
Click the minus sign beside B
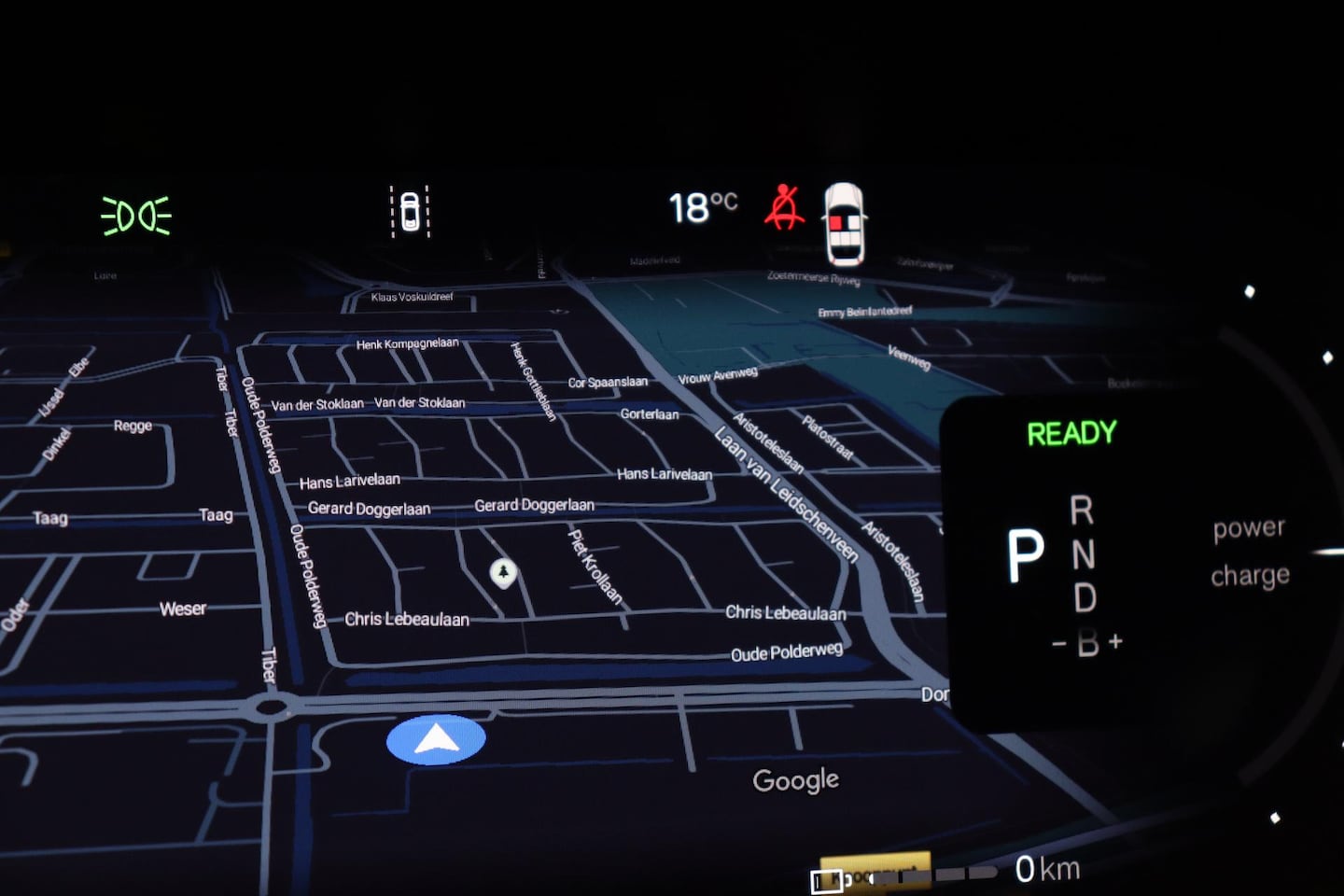click(1059, 643)
